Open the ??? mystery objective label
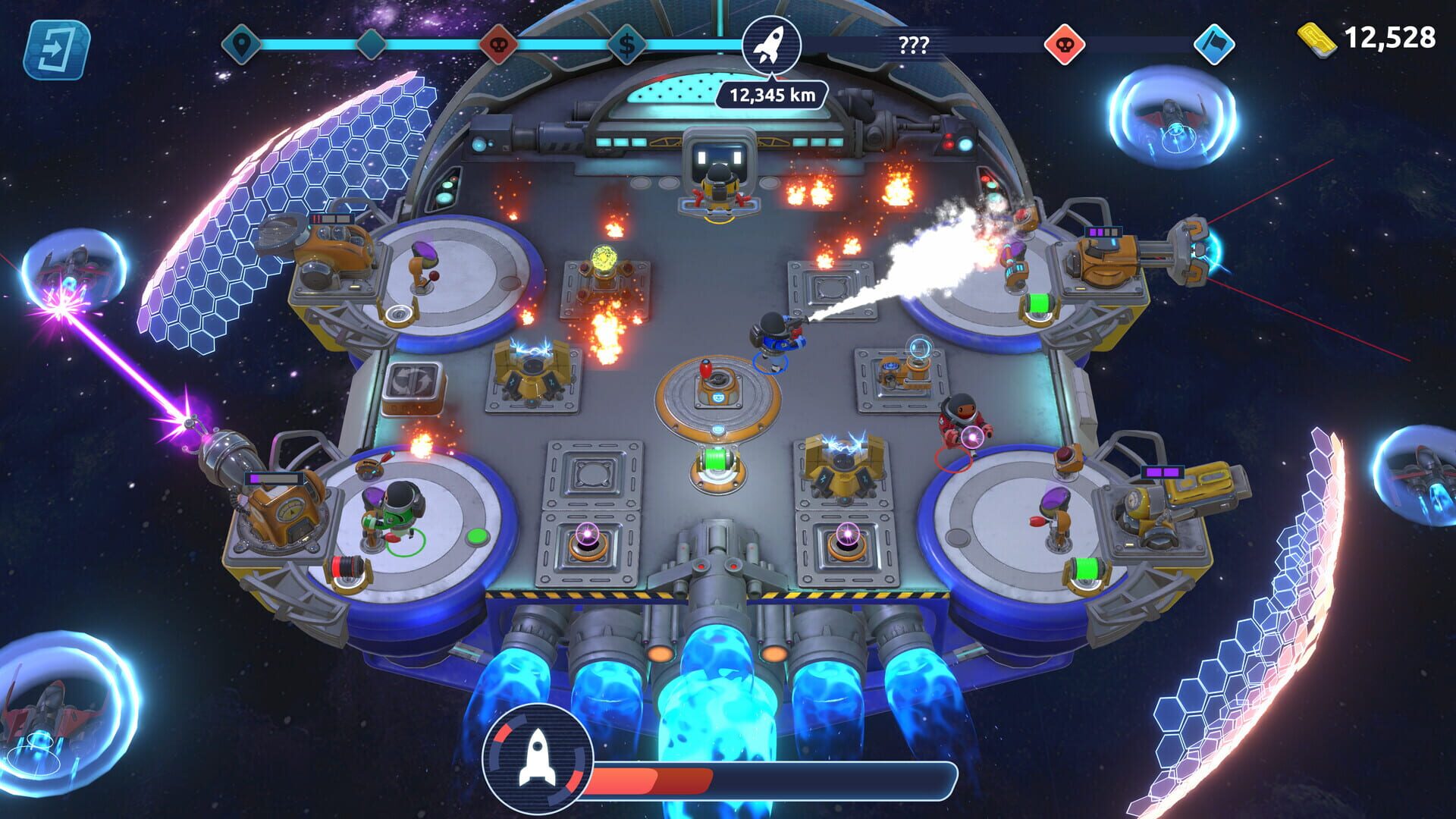The image size is (1456, 819). (914, 45)
